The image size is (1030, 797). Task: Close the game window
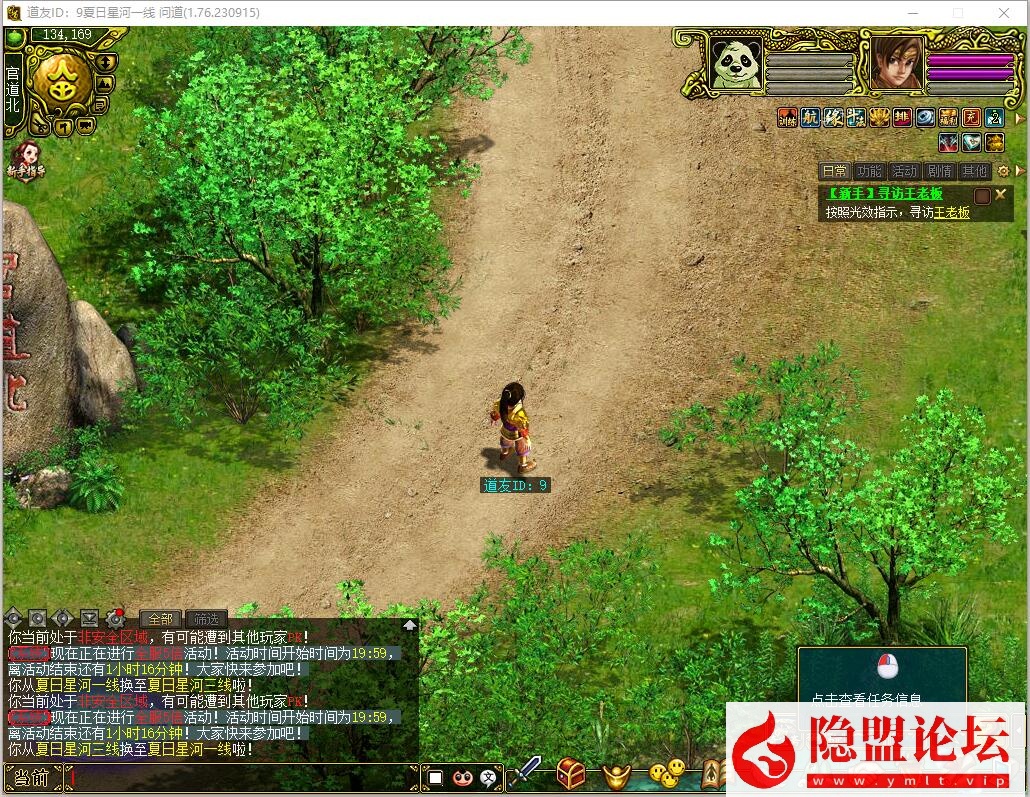click(1004, 13)
